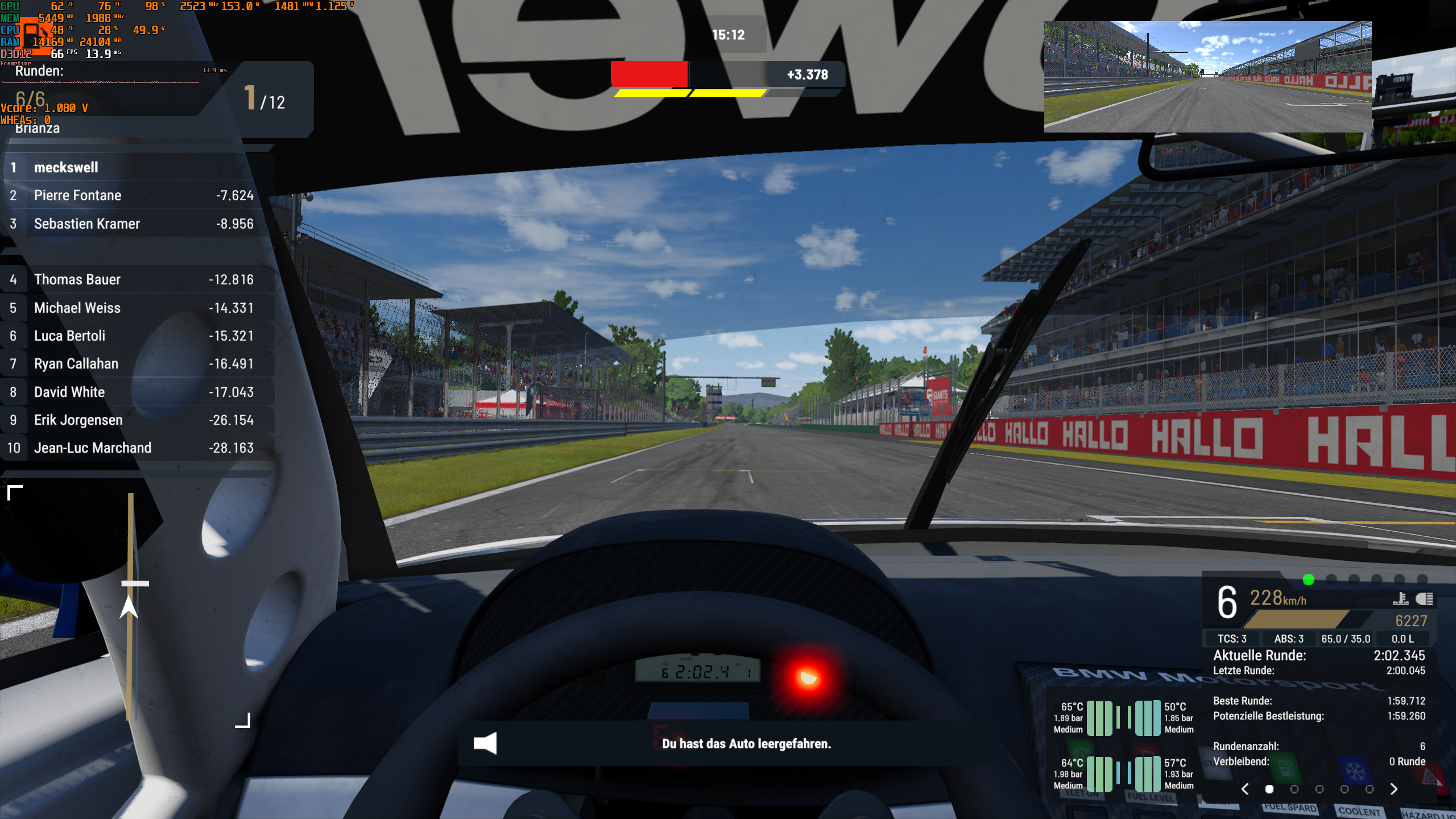Image resolution: width=1456 pixels, height=819 pixels.
Task: Toggle the TCS: 3 traction control setting
Action: 1232,639
